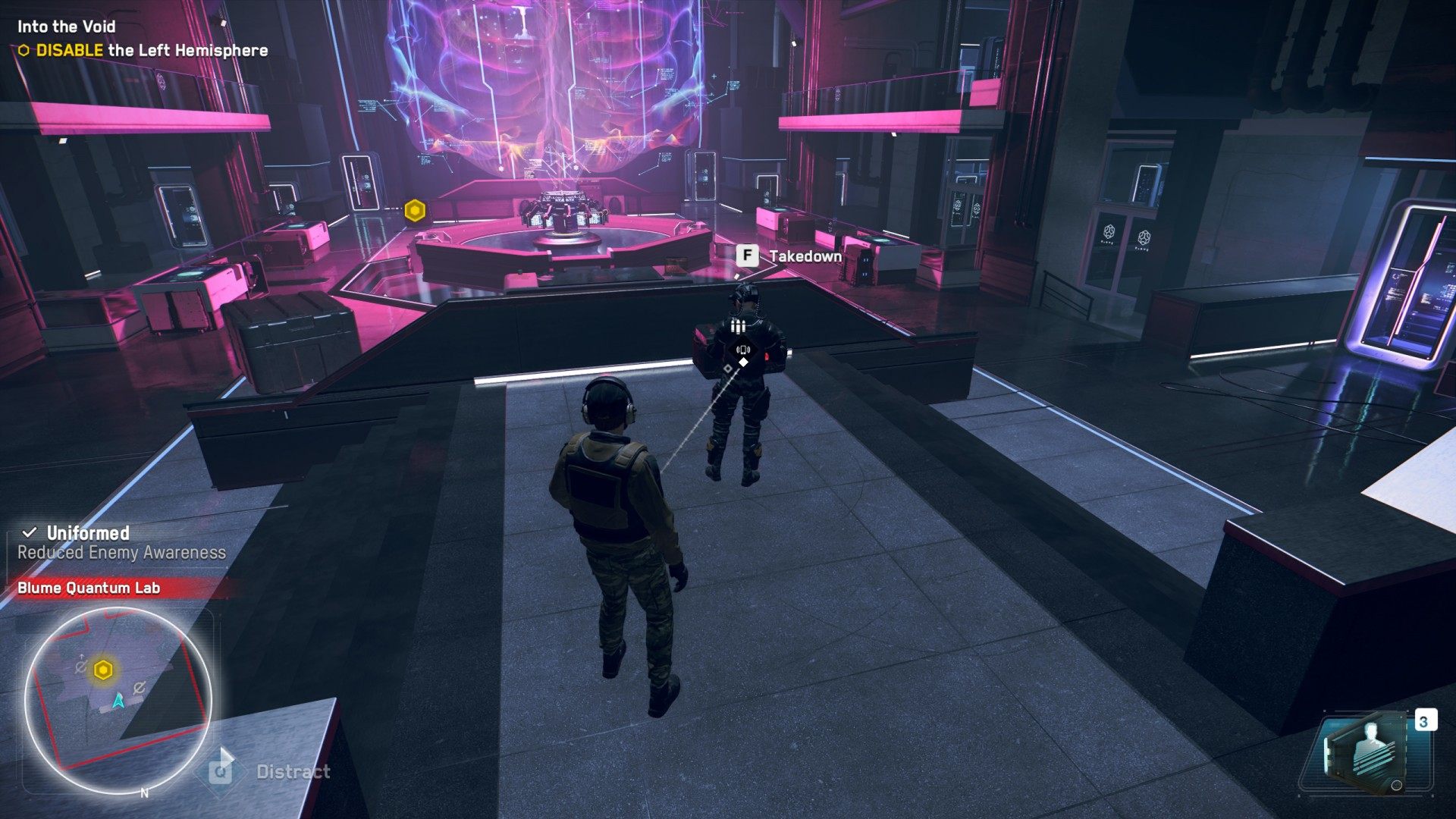Select the yellow objective marker on the minimap
The height and width of the screenshot is (819, 1456).
pyautogui.click(x=103, y=670)
